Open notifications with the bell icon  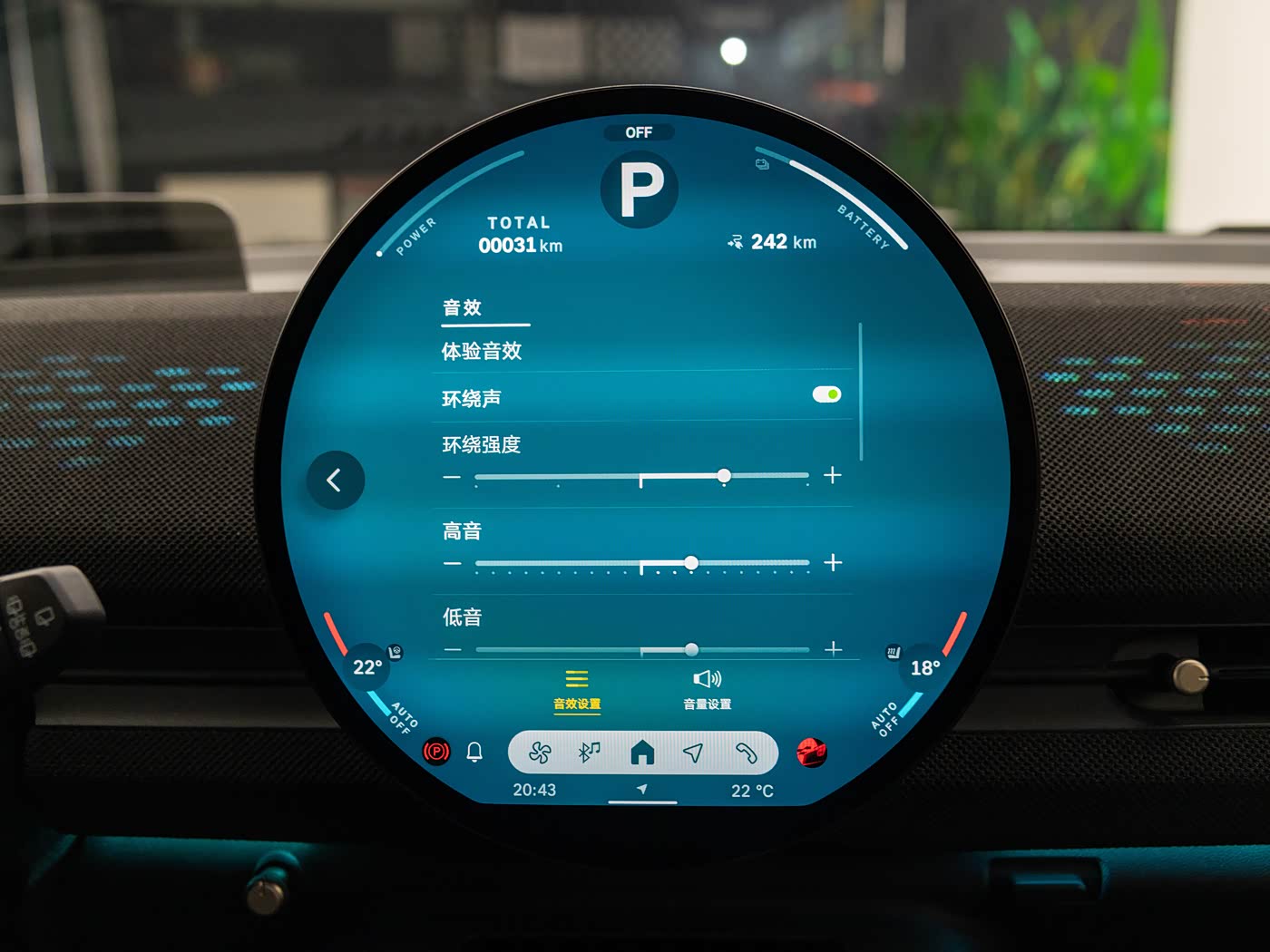pos(474,752)
